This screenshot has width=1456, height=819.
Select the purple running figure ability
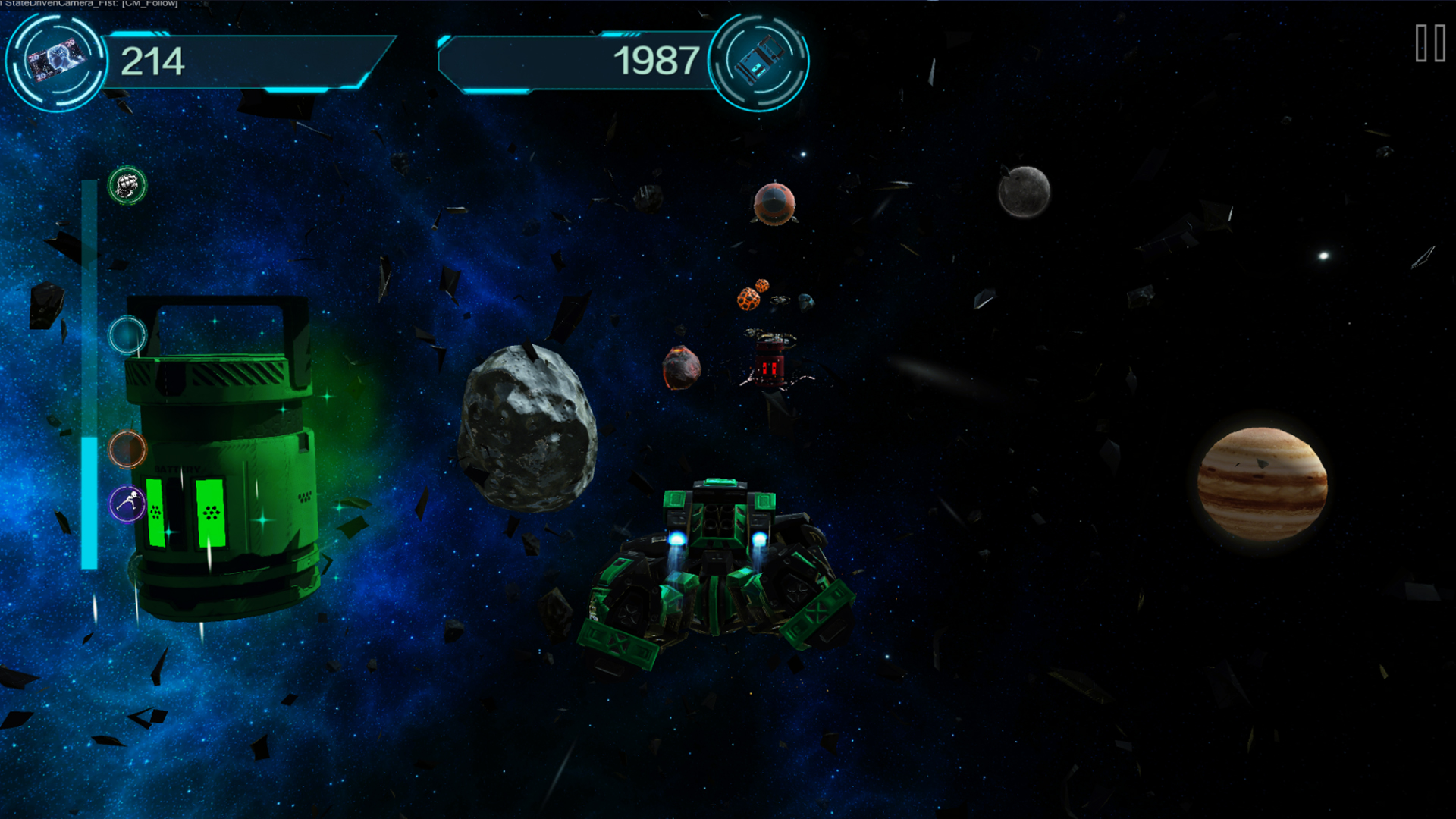coord(127,504)
